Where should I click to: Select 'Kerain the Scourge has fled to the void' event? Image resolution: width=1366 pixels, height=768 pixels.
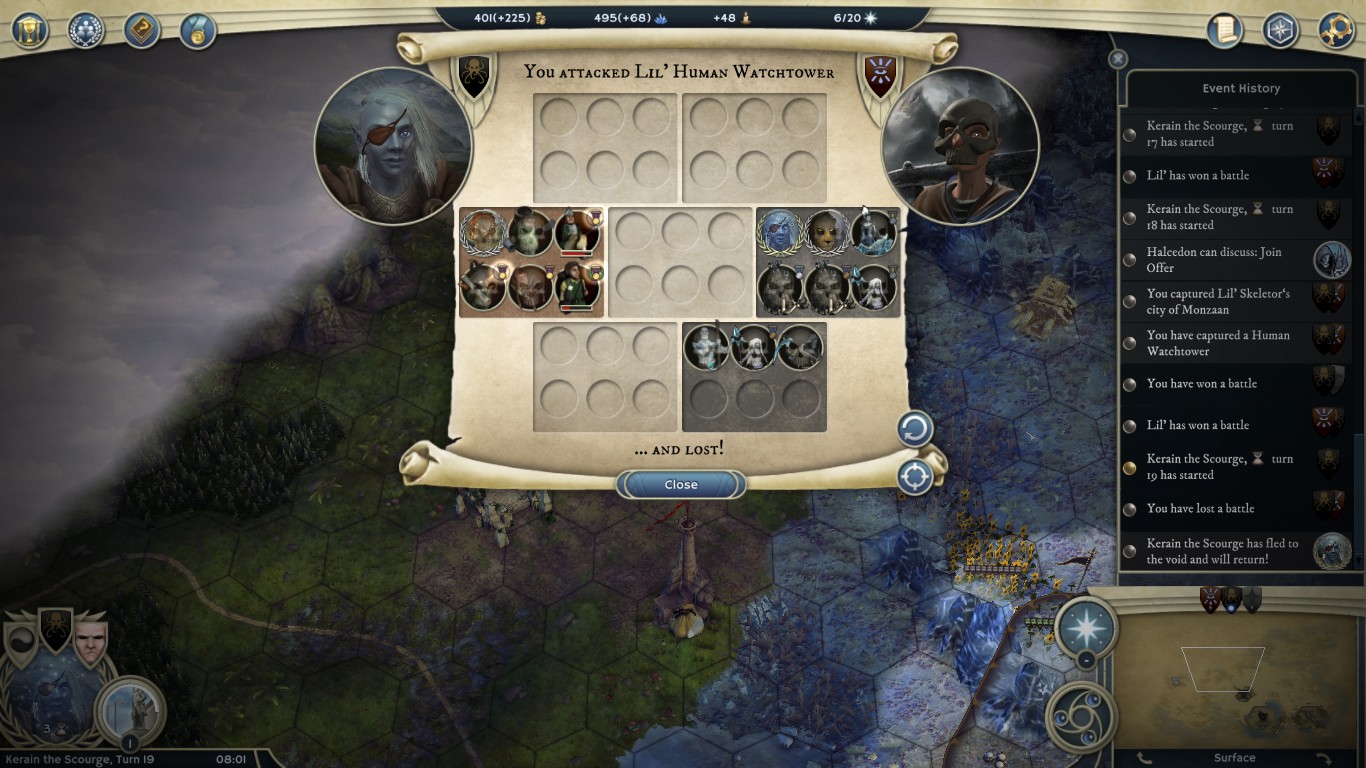coord(1222,551)
